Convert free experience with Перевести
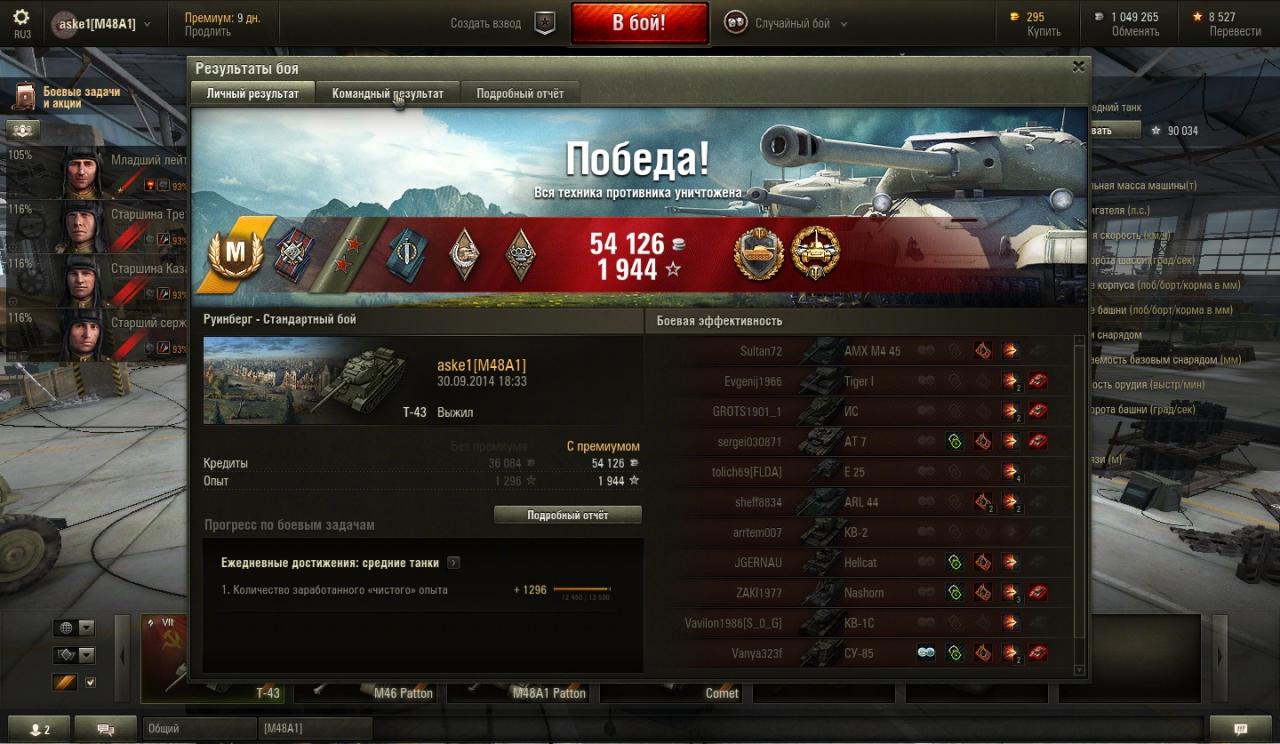 pyautogui.click(x=1235, y=32)
